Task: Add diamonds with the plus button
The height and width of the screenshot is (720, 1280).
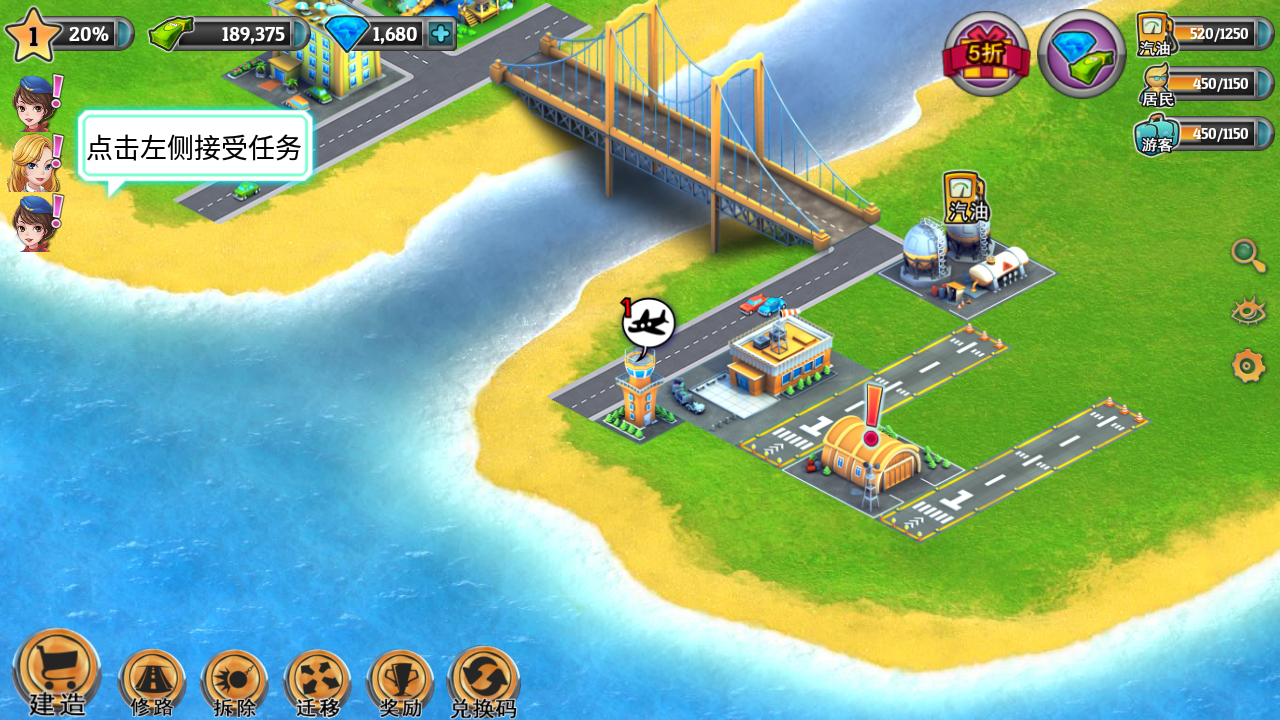Action: pyautogui.click(x=440, y=34)
